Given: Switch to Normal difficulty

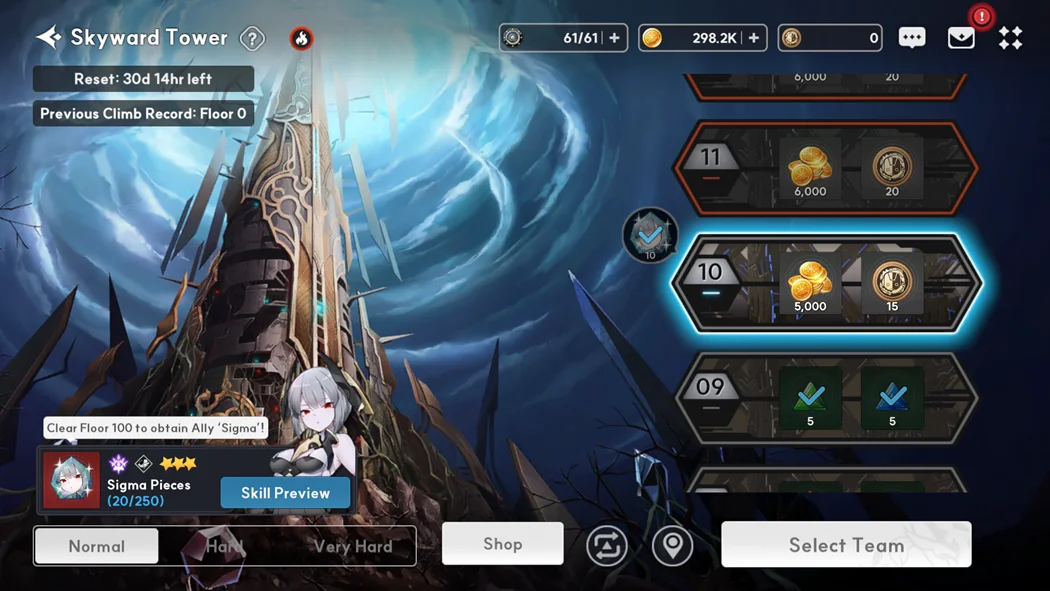Looking at the screenshot, I should tap(97, 546).
